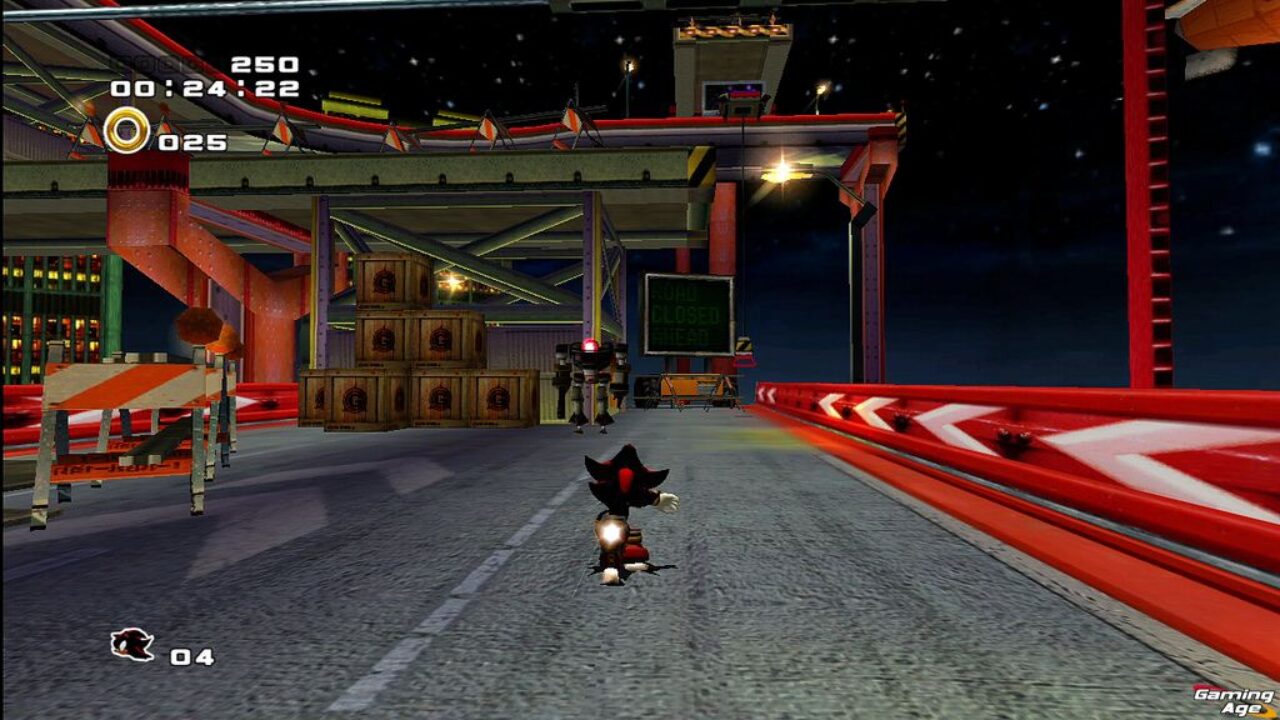Select Shadow's head lives icon
Image resolution: width=1280 pixels, height=720 pixels.
[132, 645]
